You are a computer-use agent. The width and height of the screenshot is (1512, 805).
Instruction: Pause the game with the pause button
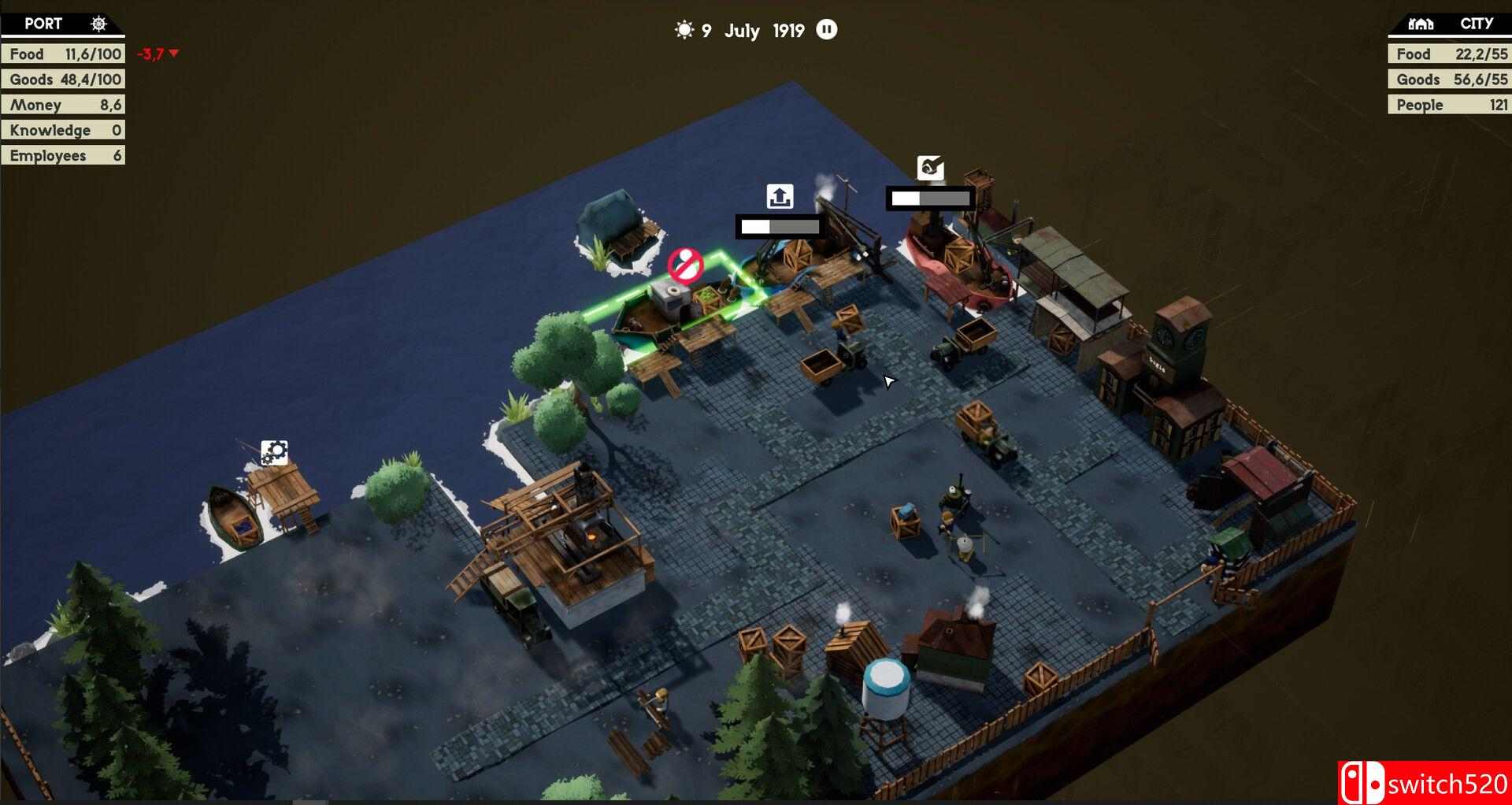pyautogui.click(x=826, y=30)
